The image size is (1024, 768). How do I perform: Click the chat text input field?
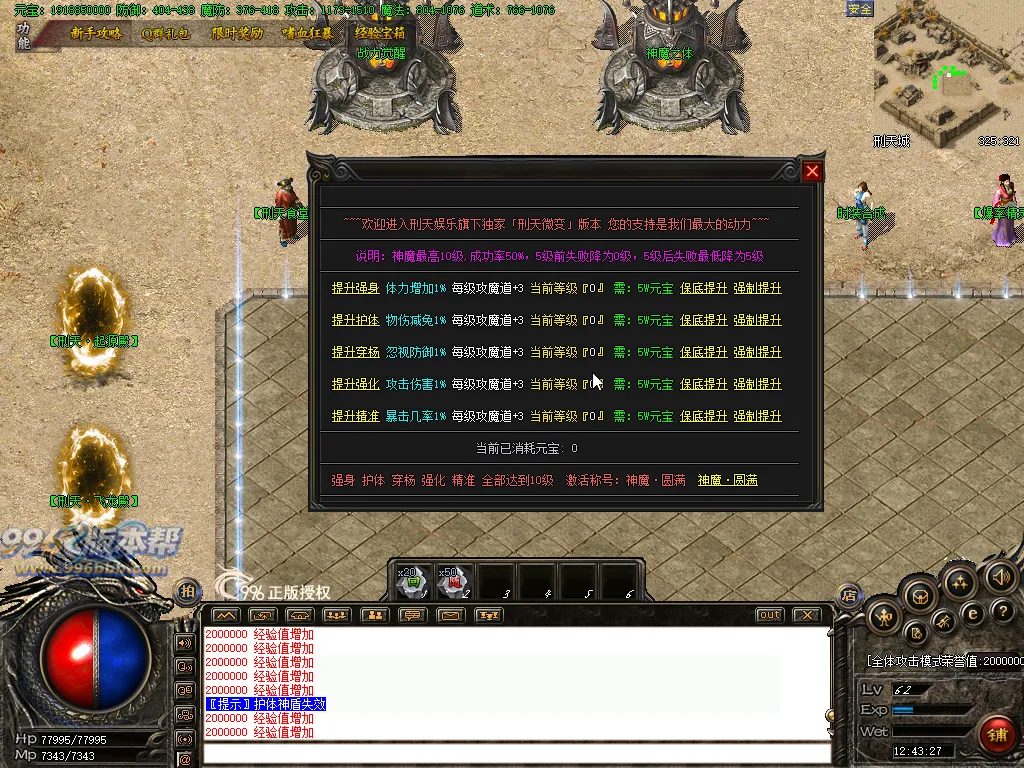[x=515, y=753]
